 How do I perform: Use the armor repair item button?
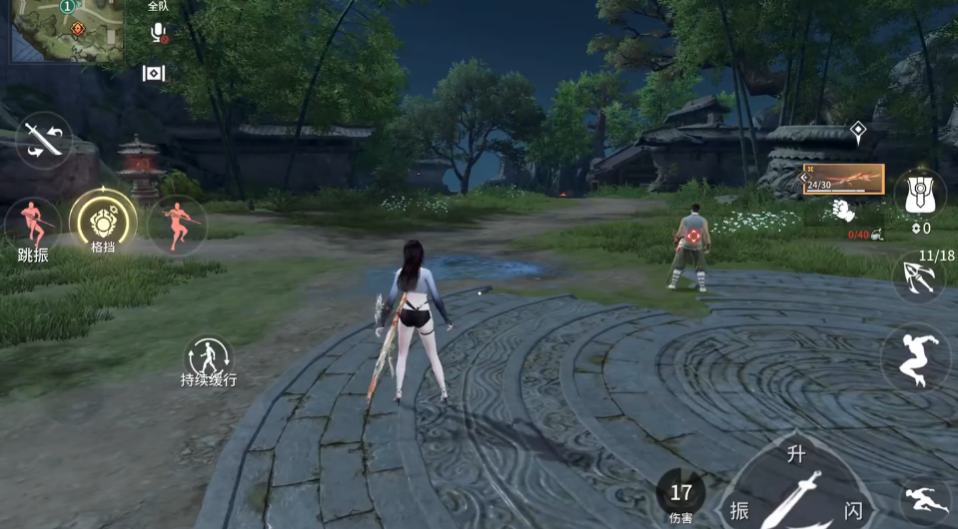[920, 193]
